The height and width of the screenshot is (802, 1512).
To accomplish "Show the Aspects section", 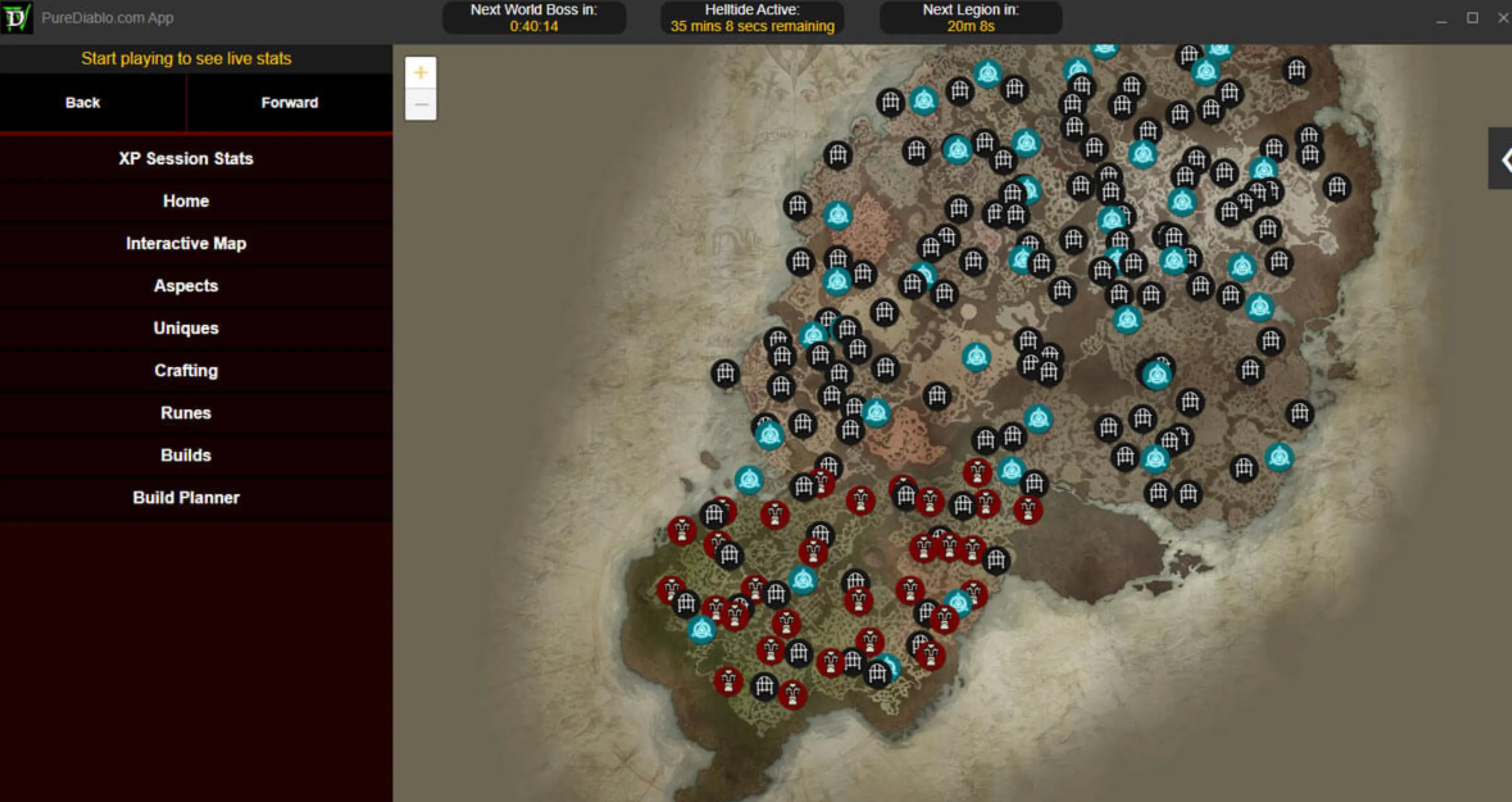I will pyautogui.click(x=186, y=286).
